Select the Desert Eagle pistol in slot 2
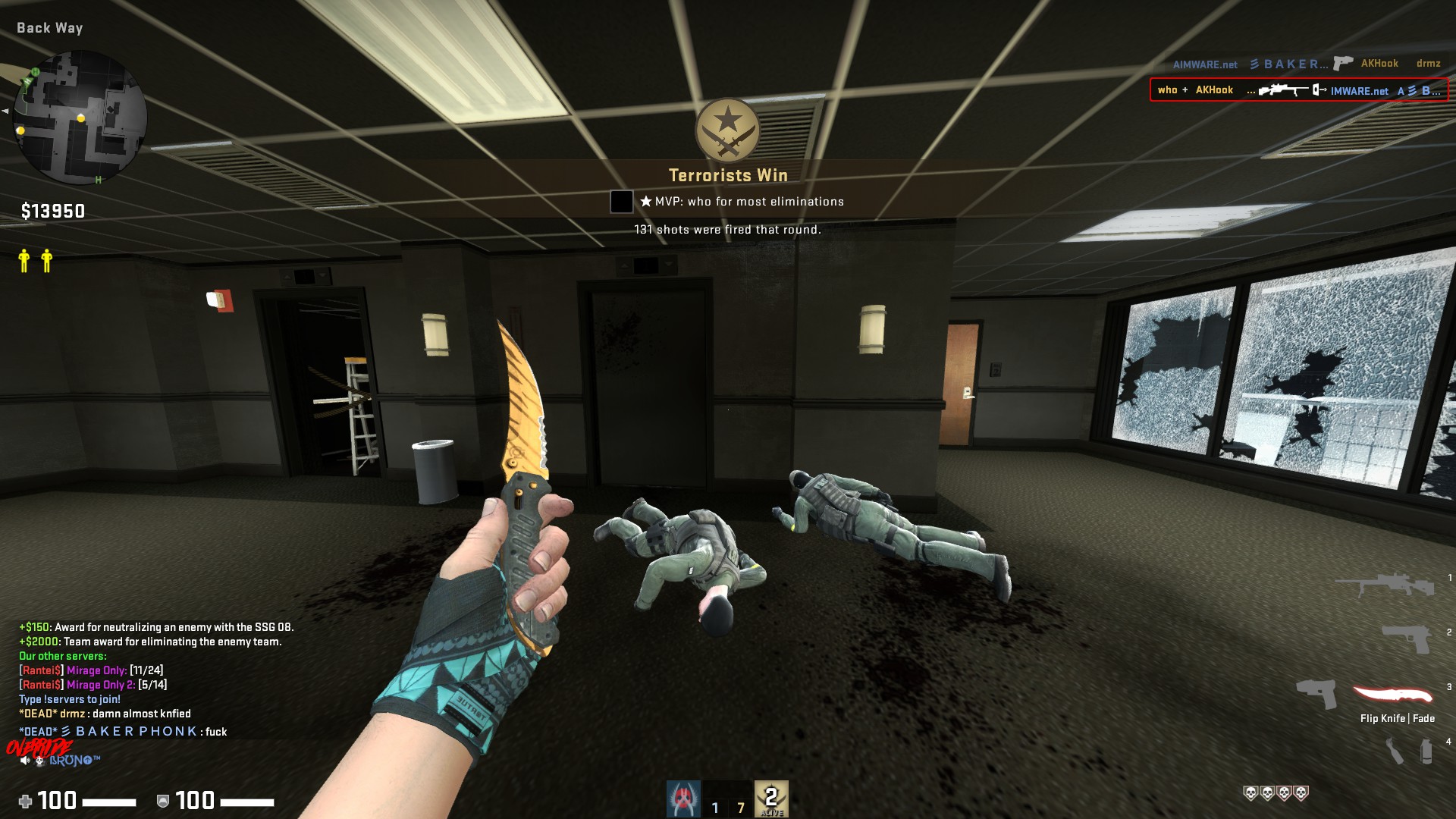Viewport: 1456px width, 819px height. [1407, 641]
